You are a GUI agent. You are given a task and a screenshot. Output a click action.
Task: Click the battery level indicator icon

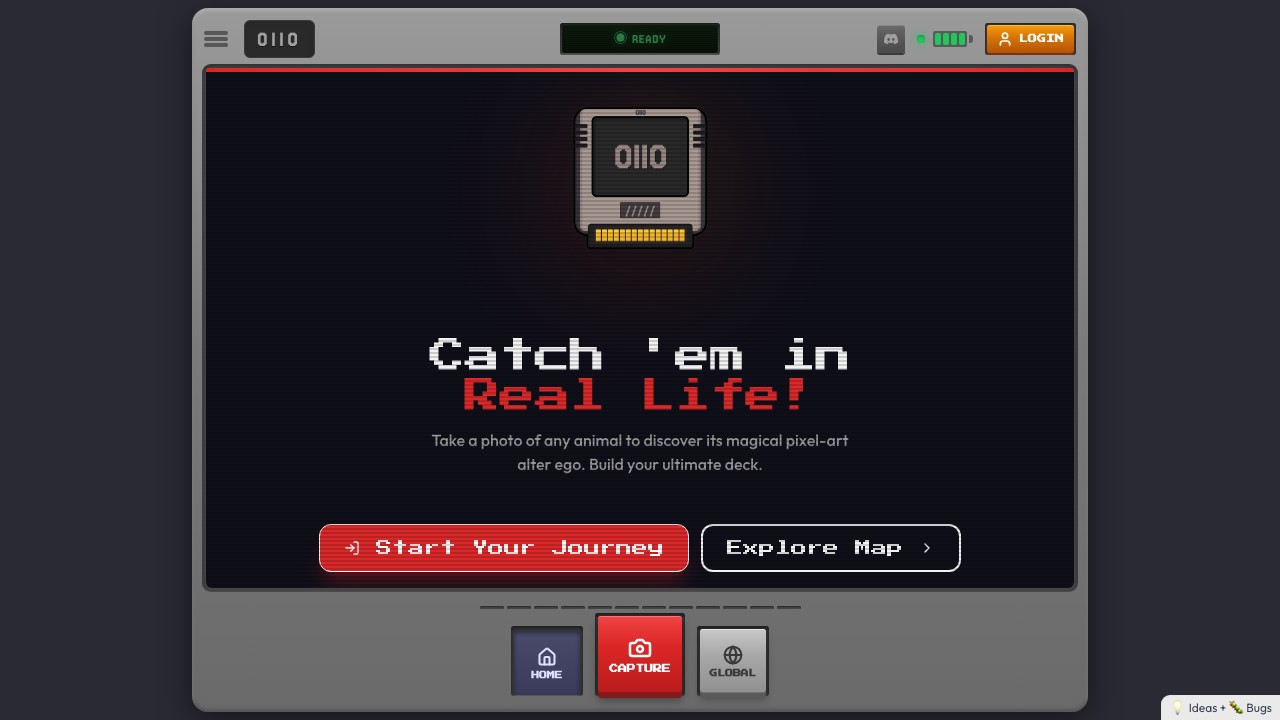tap(948, 39)
